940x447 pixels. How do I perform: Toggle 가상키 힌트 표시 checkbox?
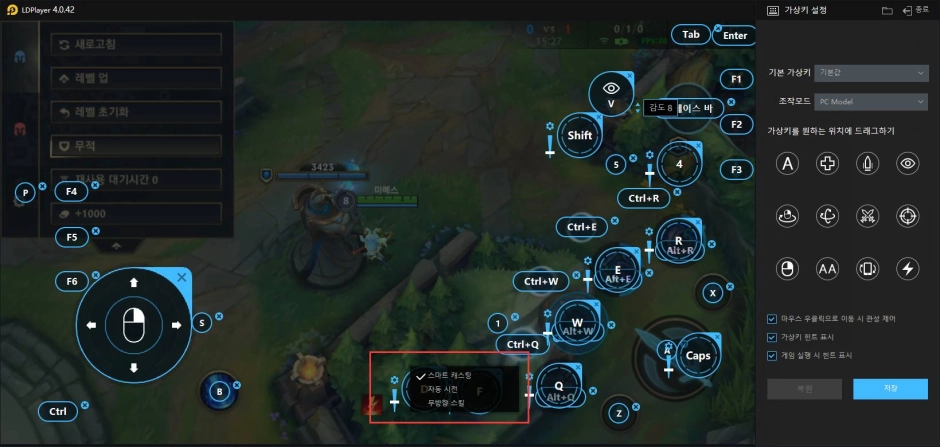772,337
